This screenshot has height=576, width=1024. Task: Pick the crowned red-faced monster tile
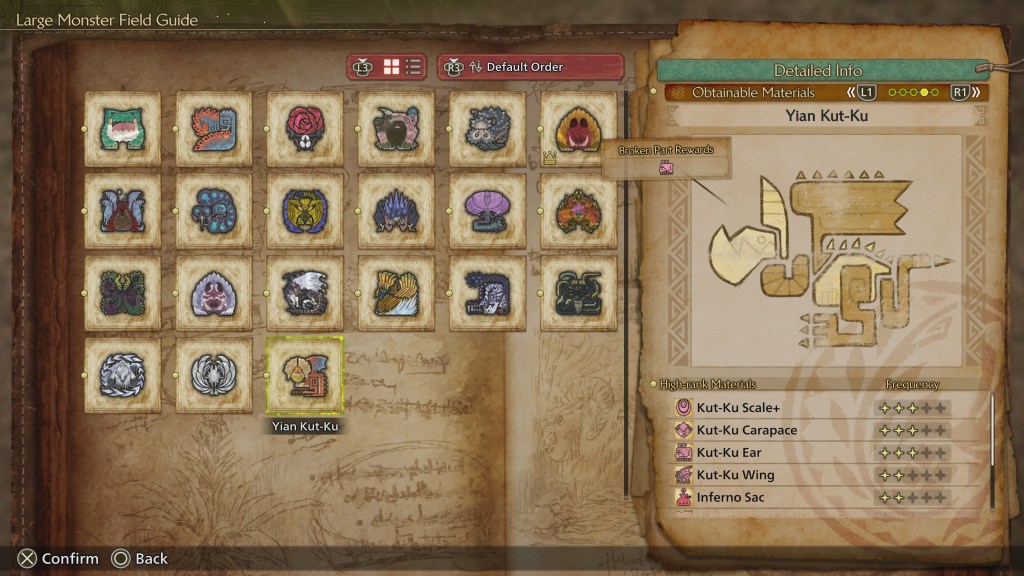tap(579, 129)
